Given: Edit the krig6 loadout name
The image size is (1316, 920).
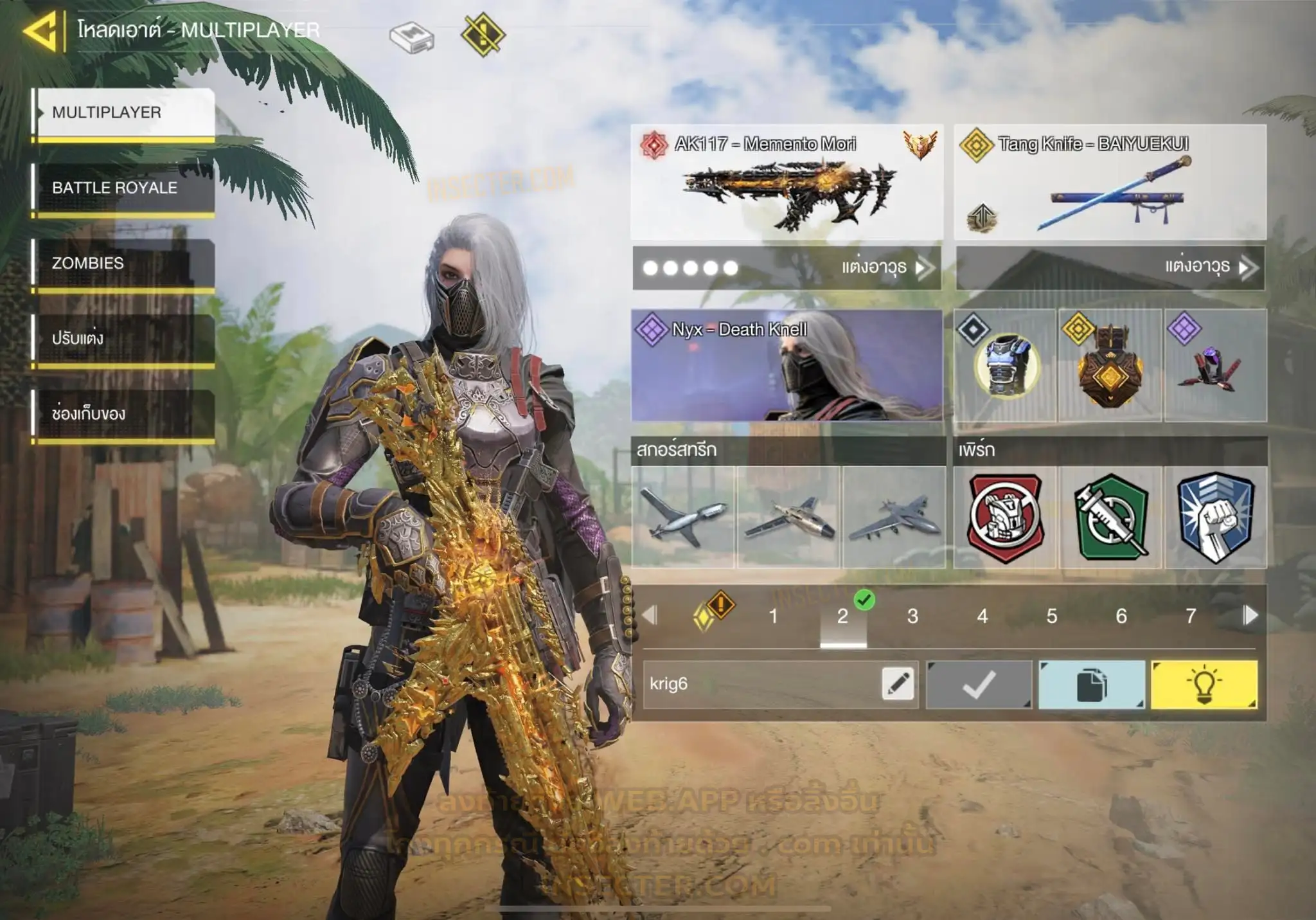Looking at the screenshot, I should [x=898, y=684].
